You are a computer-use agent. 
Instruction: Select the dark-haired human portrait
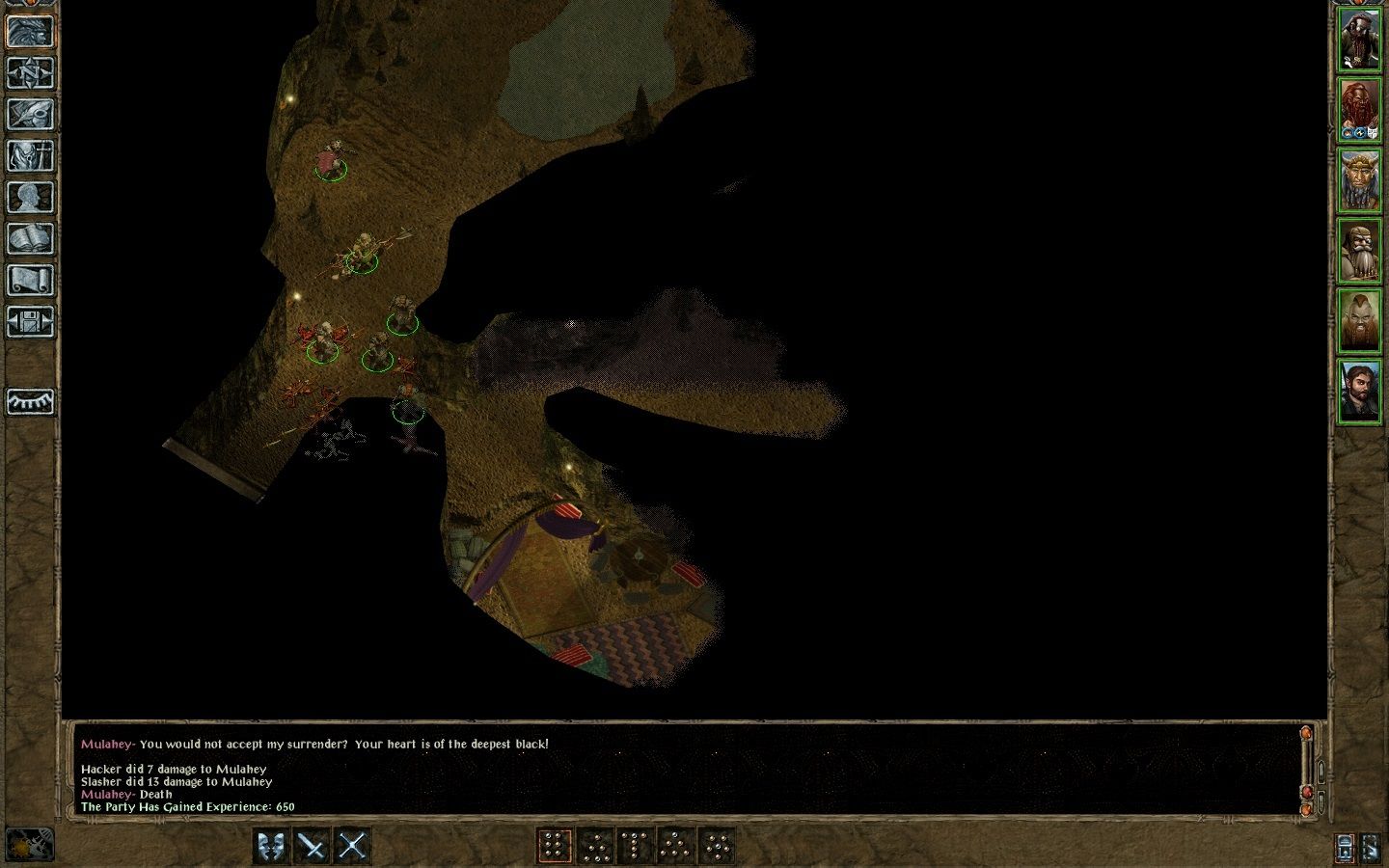pyautogui.click(x=1359, y=391)
